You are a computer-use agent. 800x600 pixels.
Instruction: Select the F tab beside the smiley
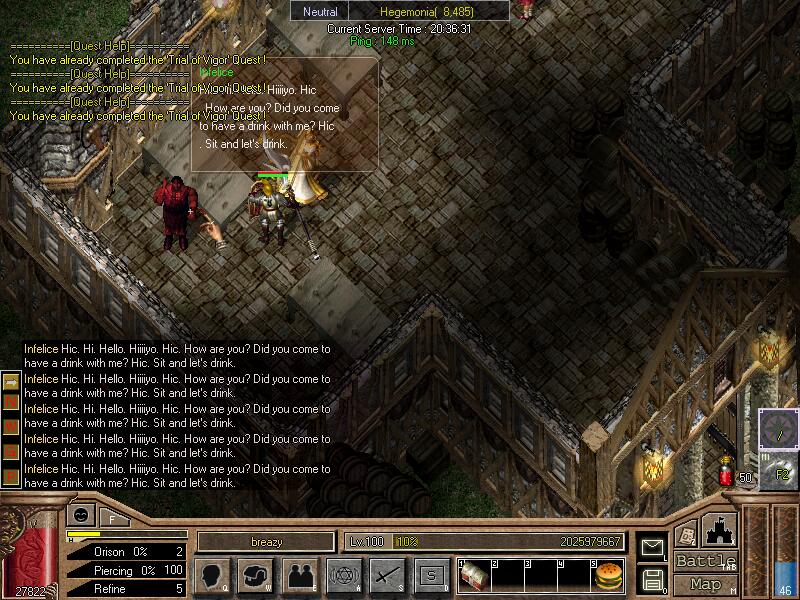tap(112, 518)
